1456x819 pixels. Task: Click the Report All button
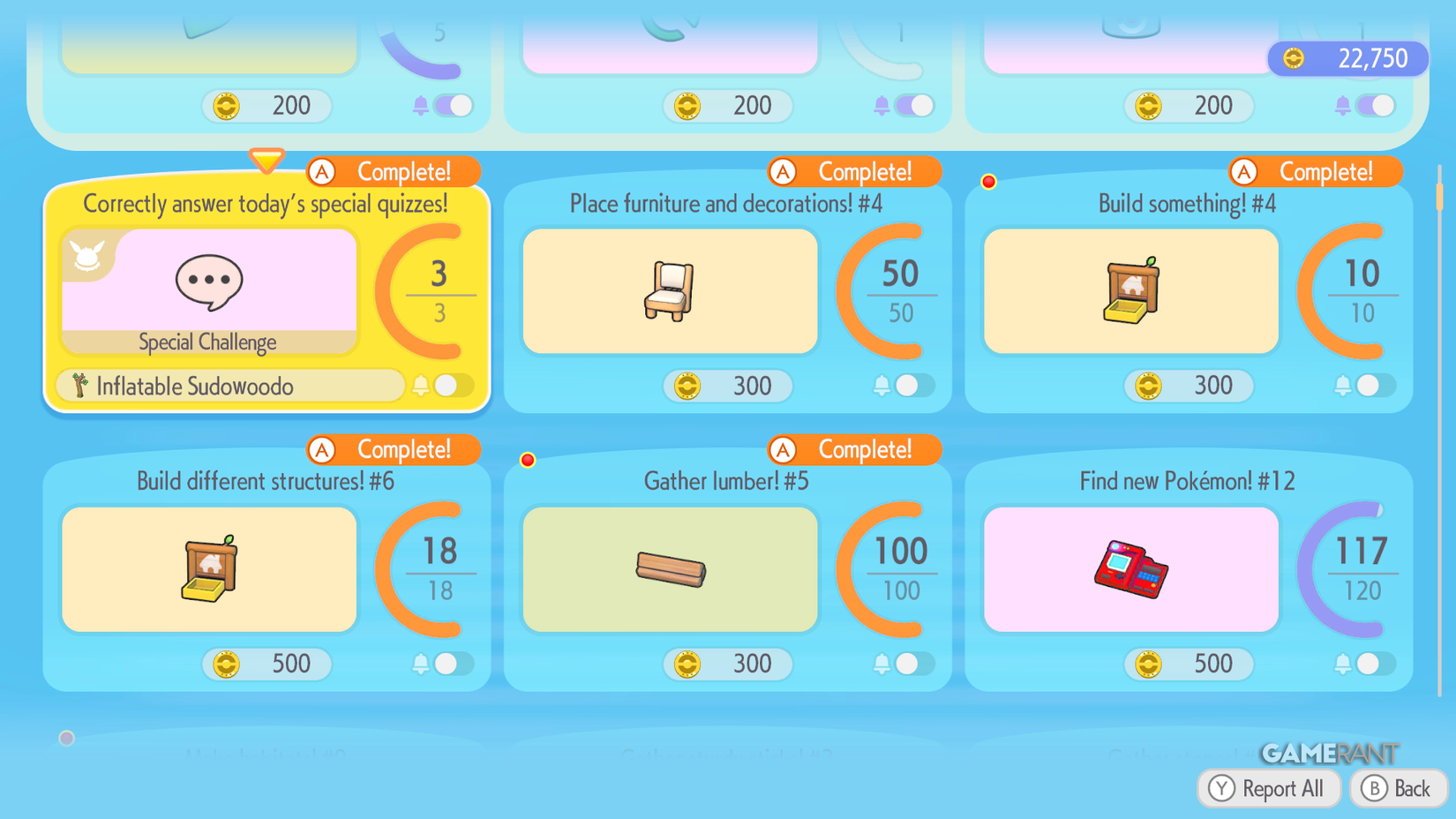1269,788
